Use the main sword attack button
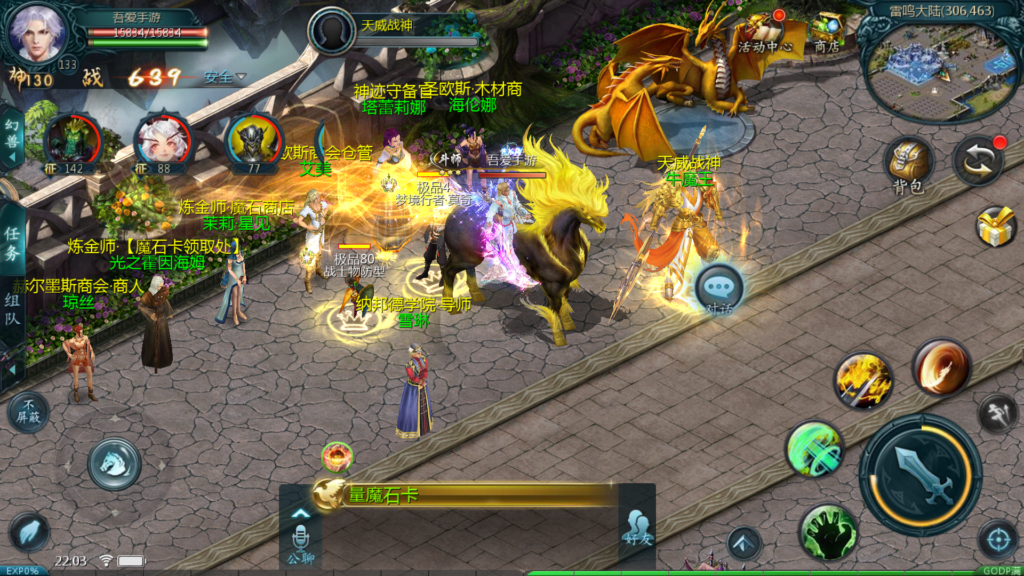 pyautogui.click(x=920, y=474)
